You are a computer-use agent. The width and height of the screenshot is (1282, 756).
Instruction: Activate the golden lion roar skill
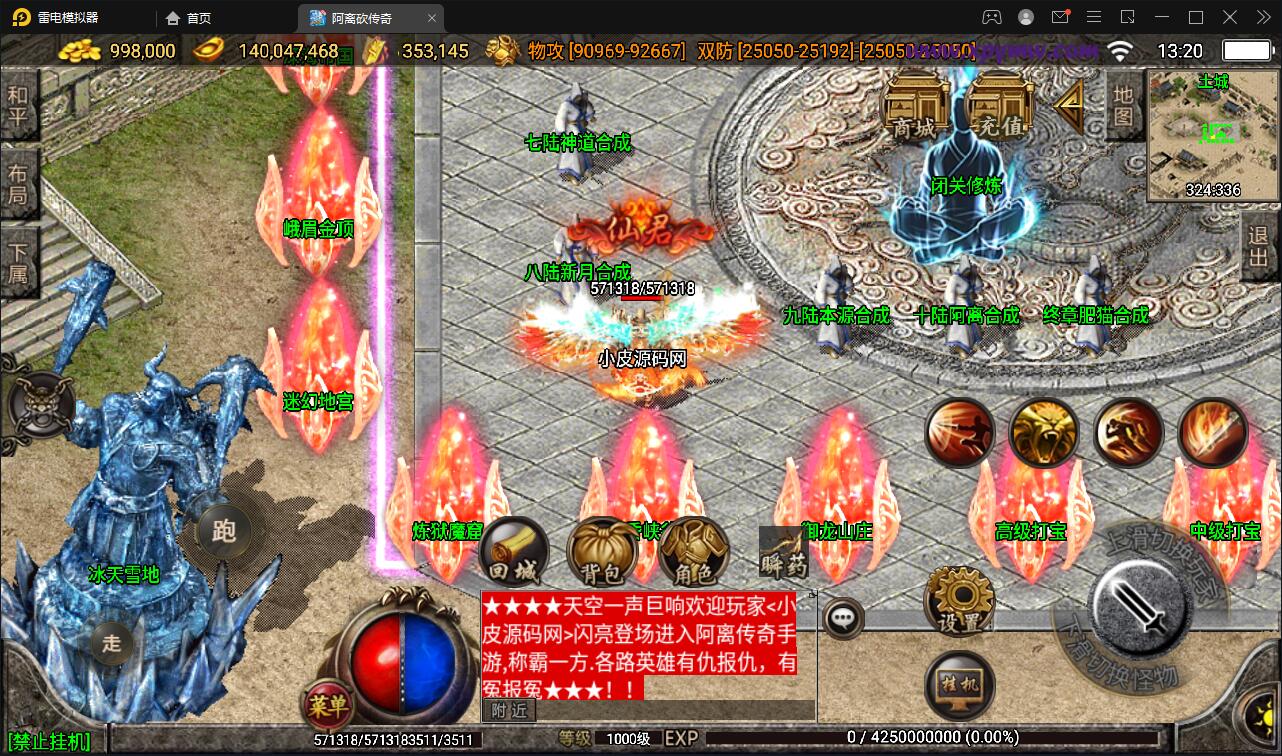coord(1043,433)
